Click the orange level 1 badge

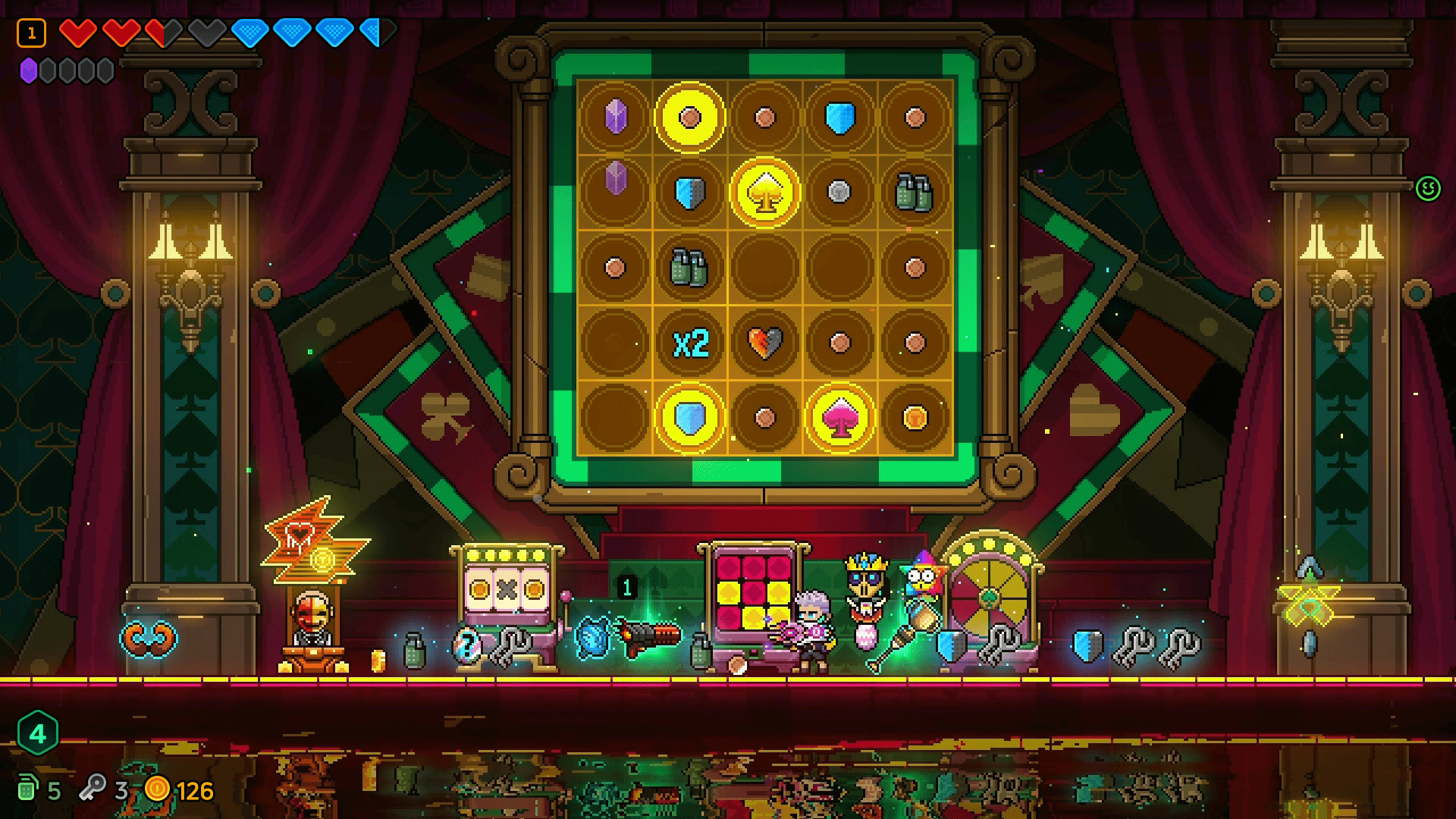pos(32,33)
